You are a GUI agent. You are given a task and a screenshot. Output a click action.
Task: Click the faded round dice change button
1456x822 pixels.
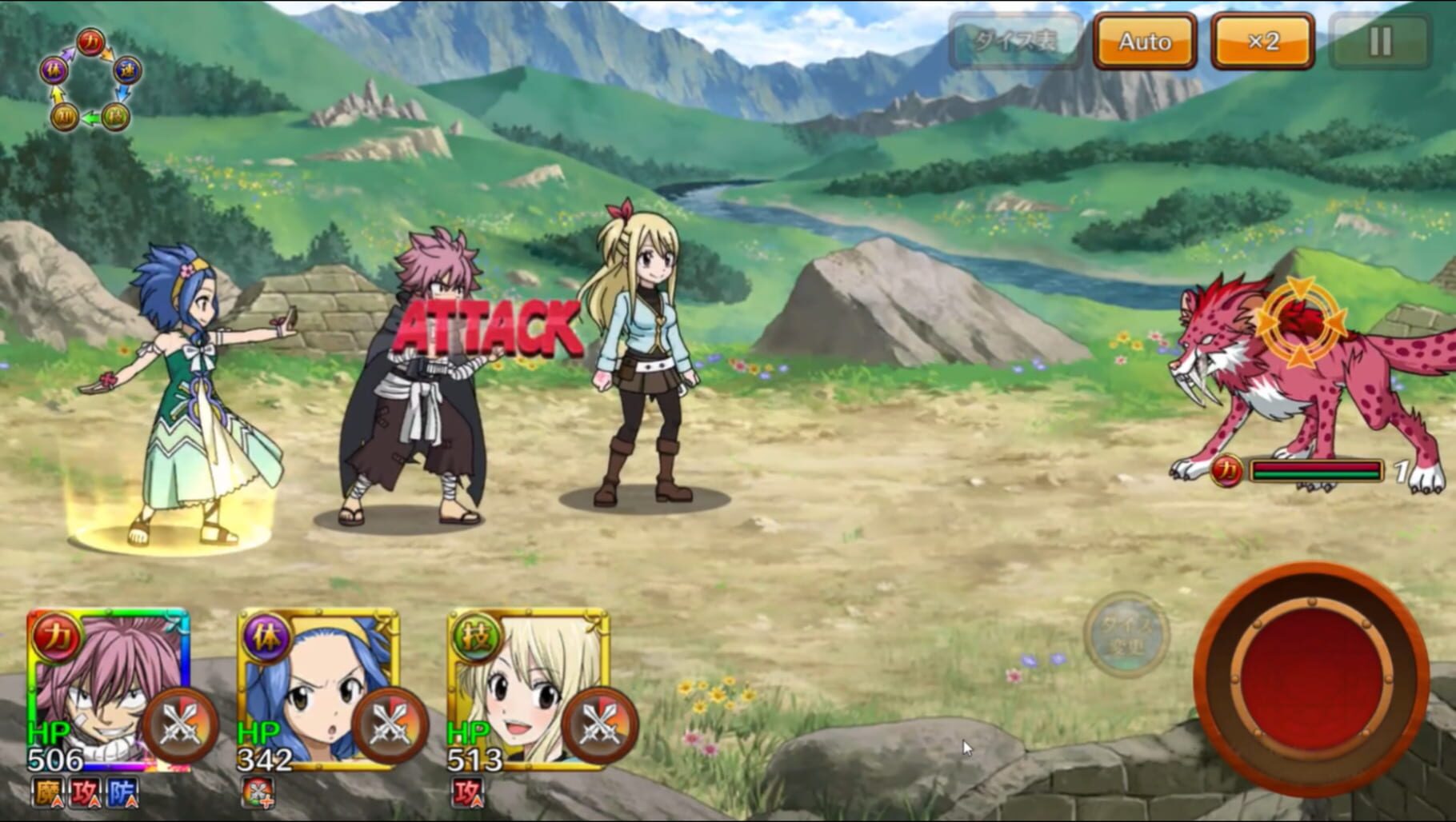click(x=1126, y=634)
